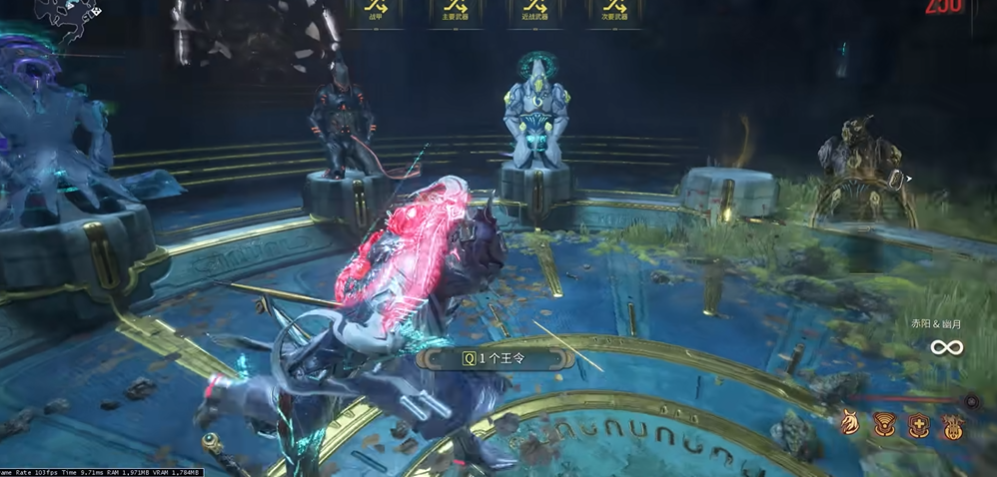Activate the horse head ability icon

point(849,425)
